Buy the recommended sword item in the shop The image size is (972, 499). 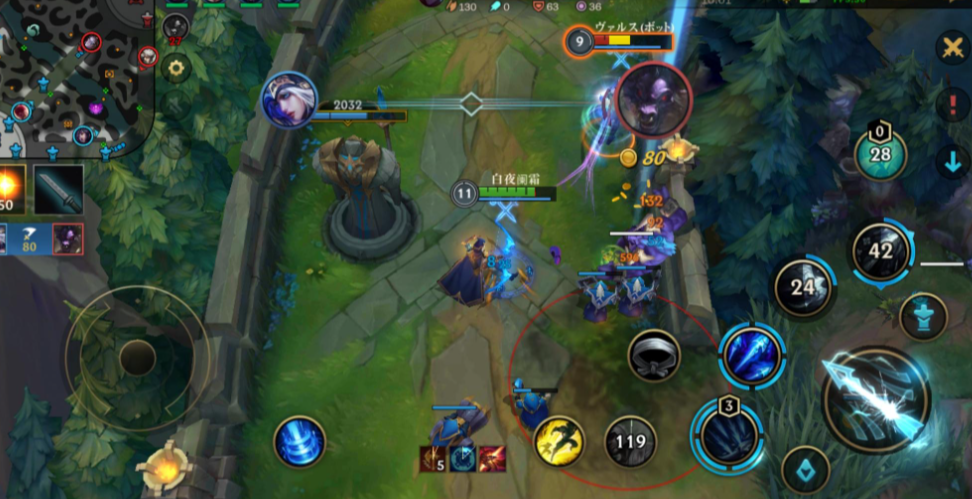pyautogui.click(x=58, y=189)
